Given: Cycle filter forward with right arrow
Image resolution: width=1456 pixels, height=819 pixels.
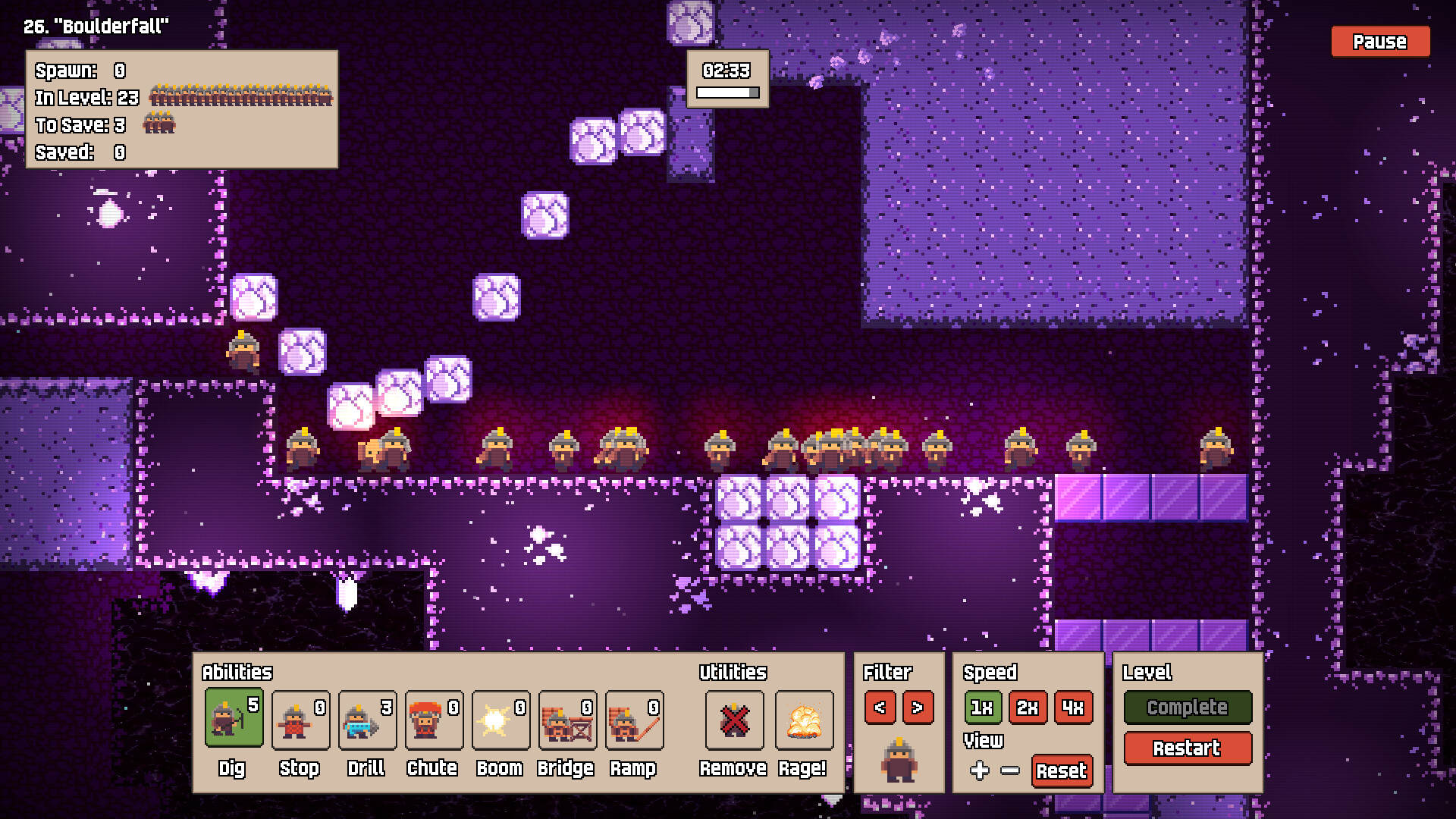Looking at the screenshot, I should 918,708.
